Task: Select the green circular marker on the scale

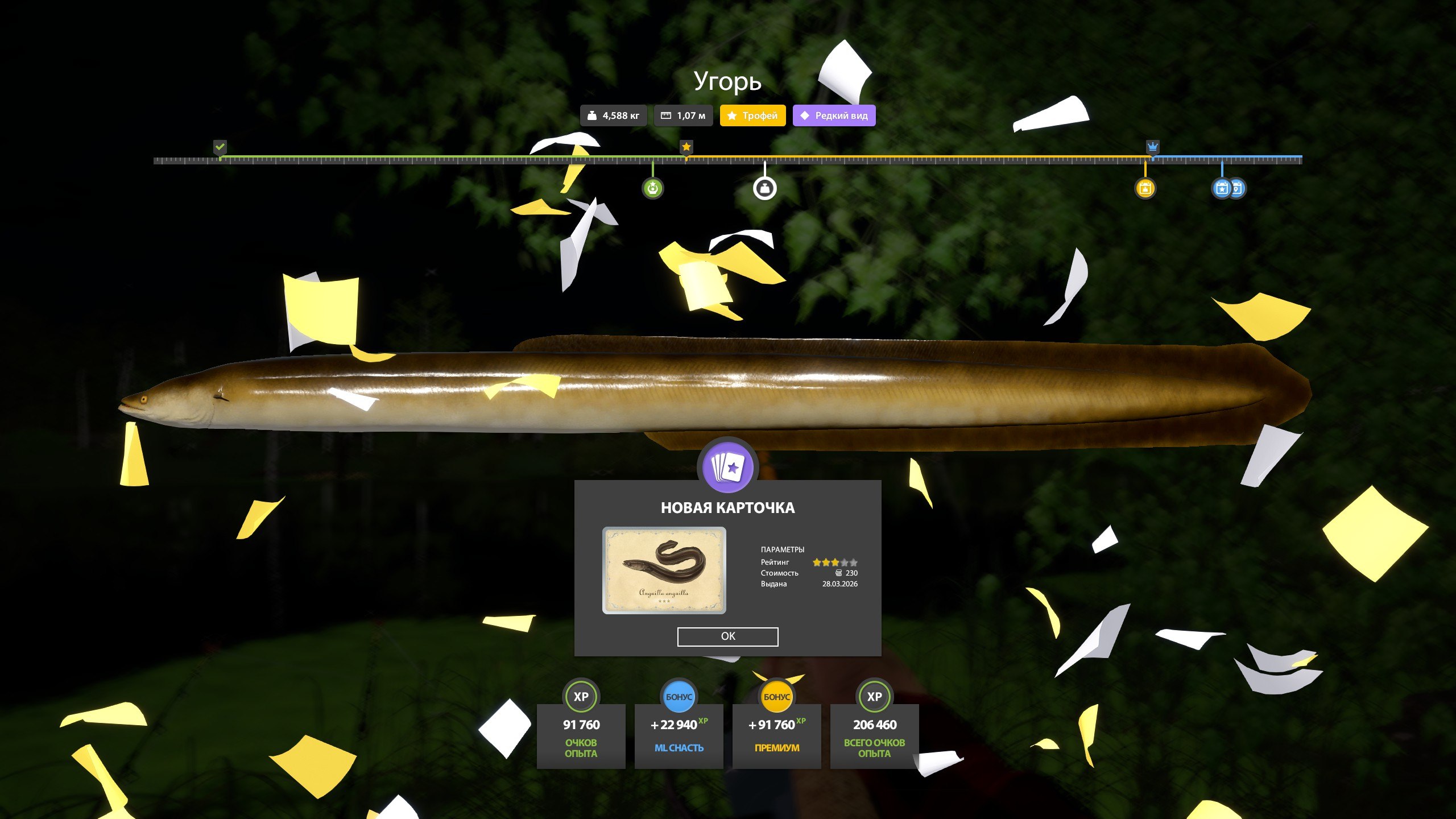Action: 652,188
